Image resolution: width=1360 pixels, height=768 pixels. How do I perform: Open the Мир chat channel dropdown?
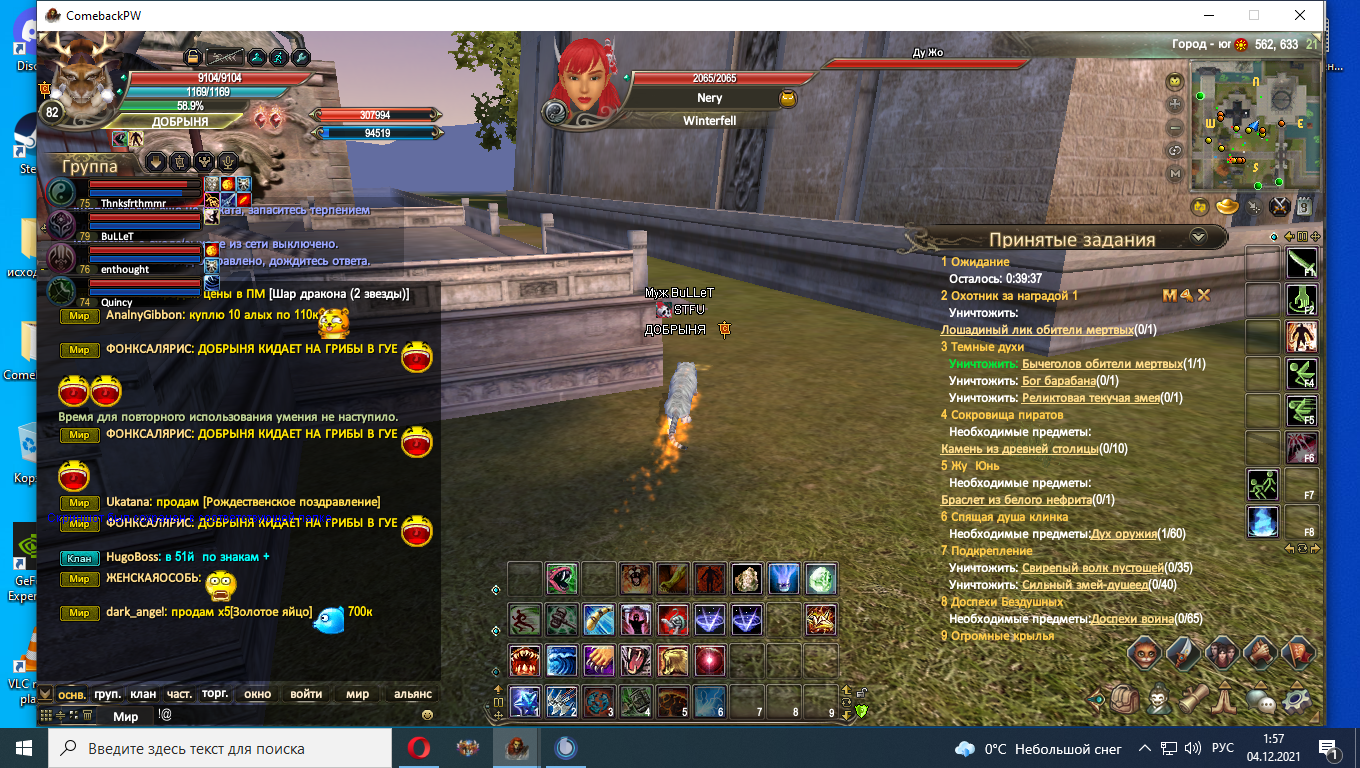127,716
